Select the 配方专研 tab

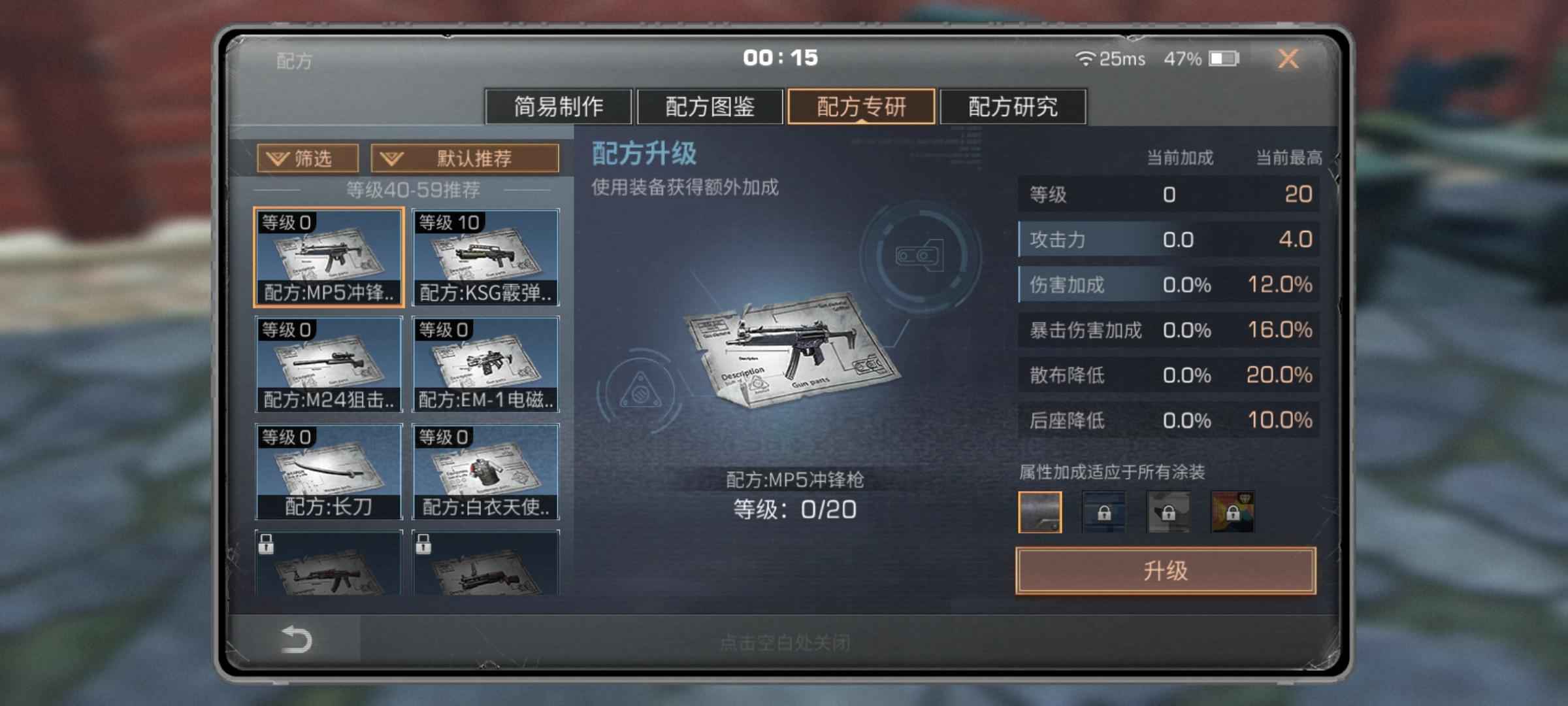pos(861,107)
